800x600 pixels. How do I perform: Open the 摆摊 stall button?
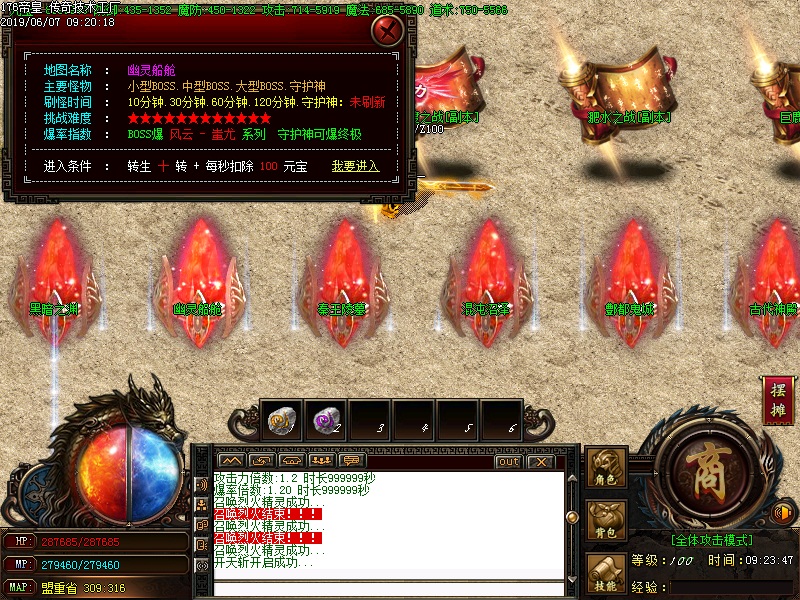tap(777, 400)
